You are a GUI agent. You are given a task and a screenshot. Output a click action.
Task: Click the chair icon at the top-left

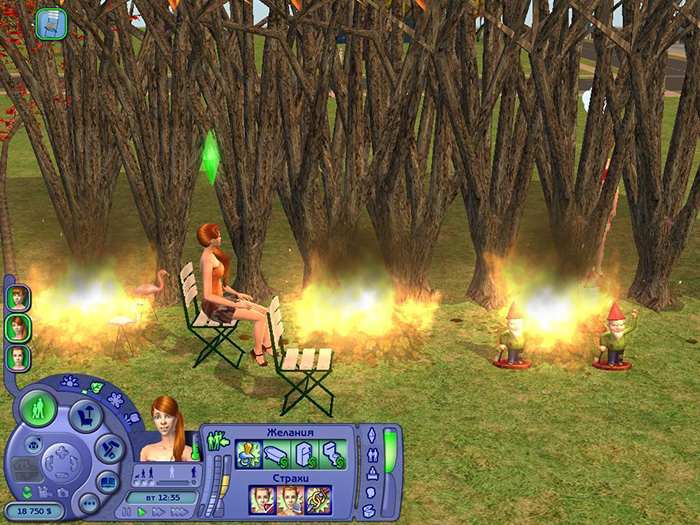[x=51, y=24]
